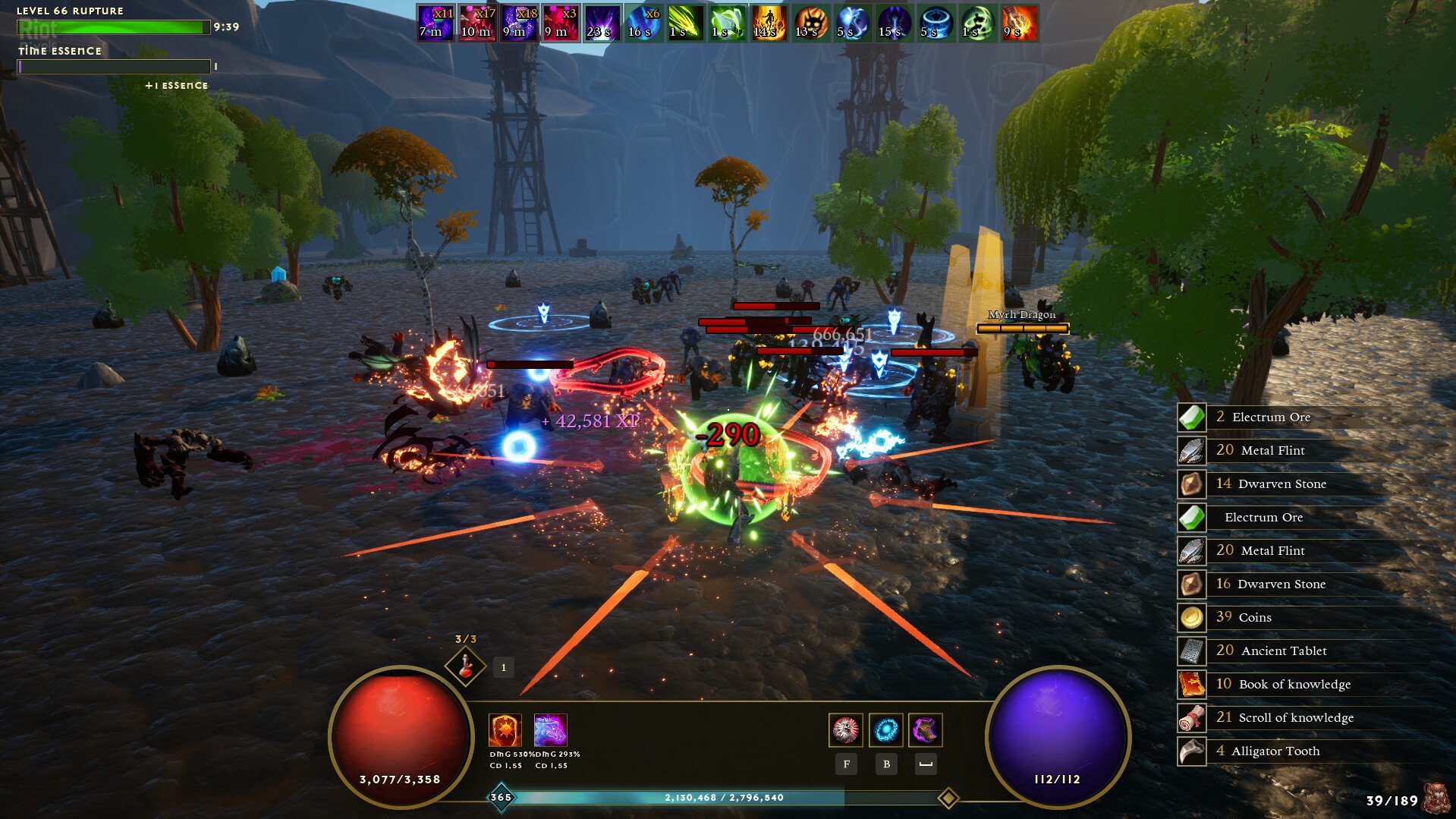Use the winged boot dash ability

pos(925,730)
